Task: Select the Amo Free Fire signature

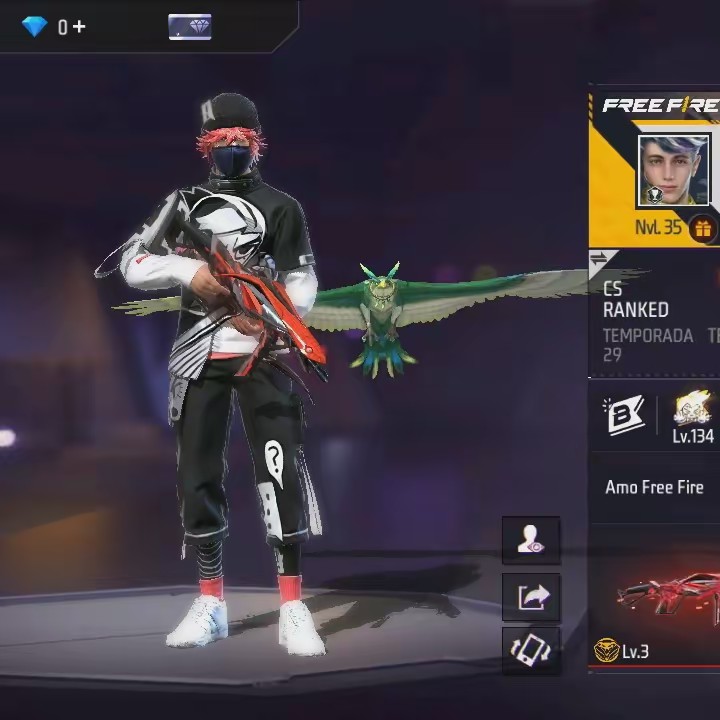Action: click(x=654, y=488)
